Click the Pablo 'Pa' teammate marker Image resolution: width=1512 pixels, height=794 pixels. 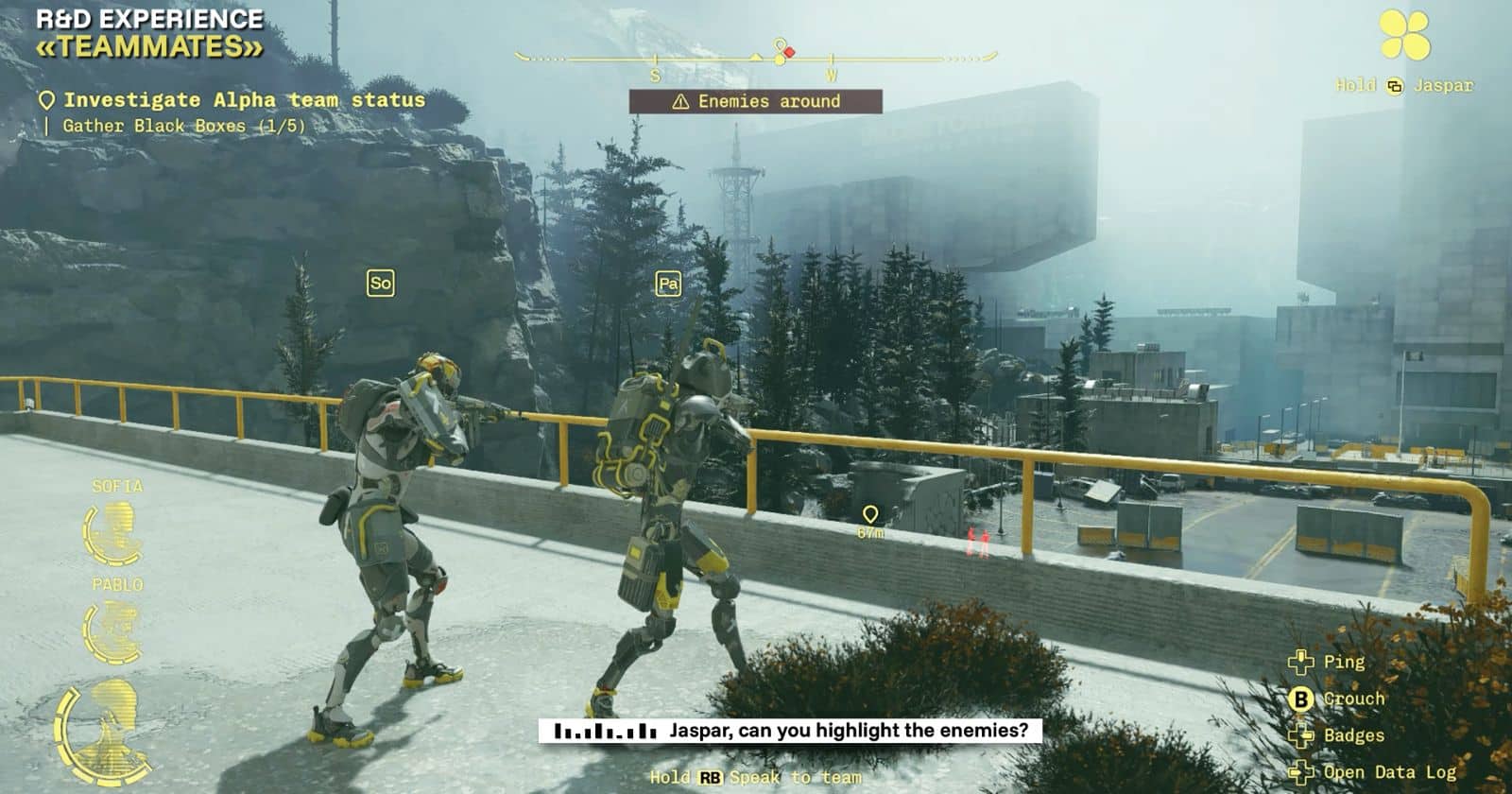668,284
